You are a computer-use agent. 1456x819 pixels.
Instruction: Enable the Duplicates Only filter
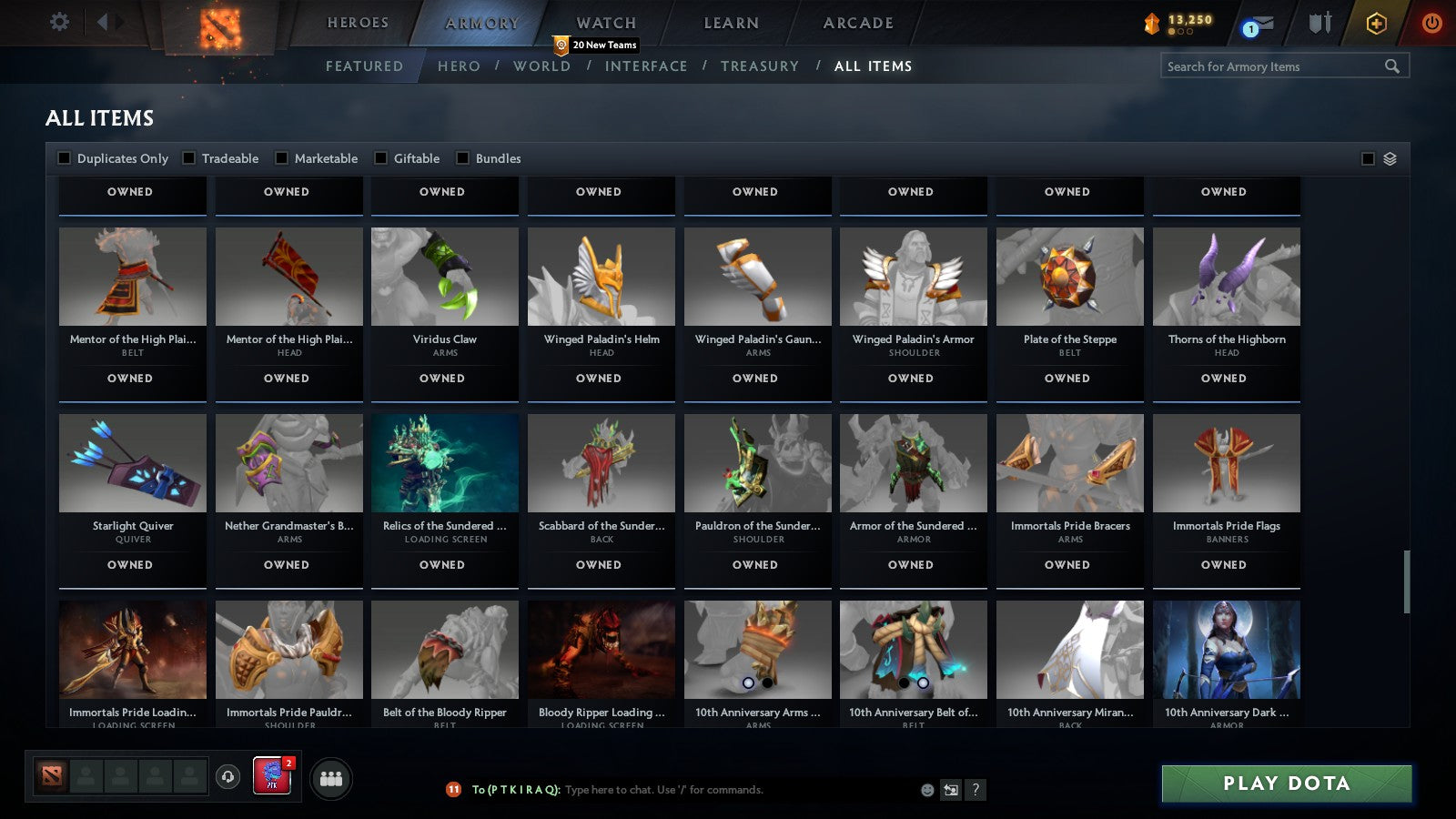[x=65, y=157]
